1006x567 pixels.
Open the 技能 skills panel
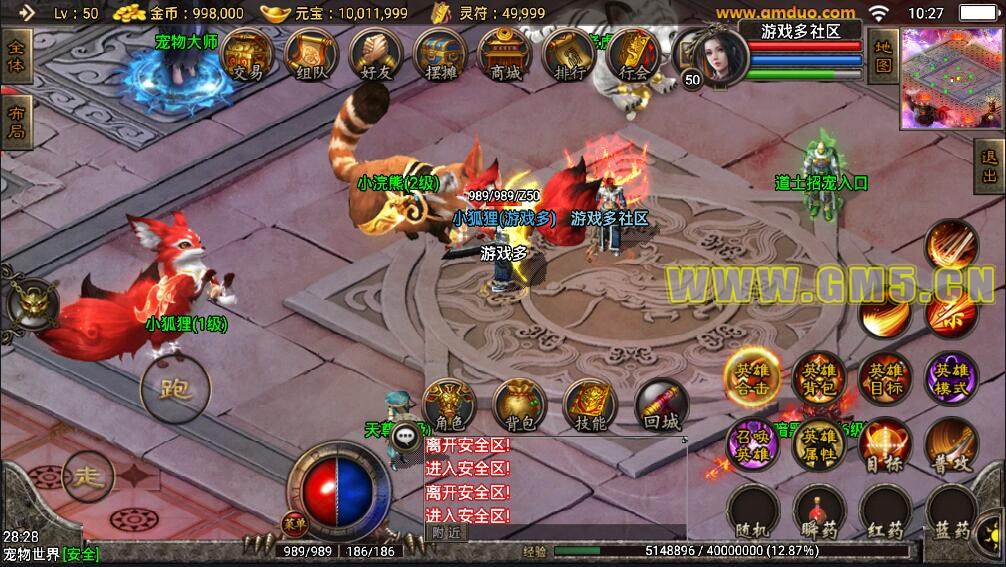click(x=590, y=406)
